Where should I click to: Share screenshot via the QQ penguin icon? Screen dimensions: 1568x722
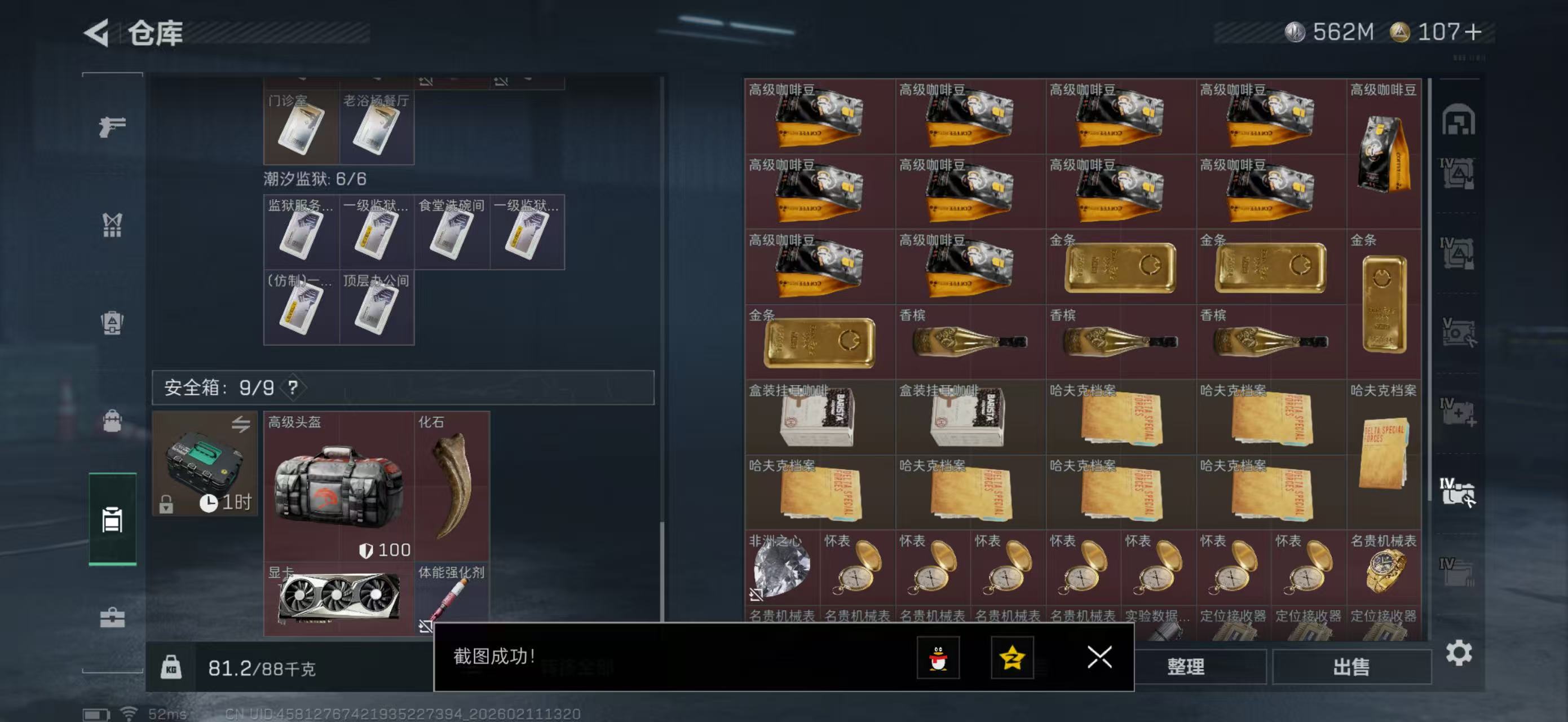tap(940, 659)
